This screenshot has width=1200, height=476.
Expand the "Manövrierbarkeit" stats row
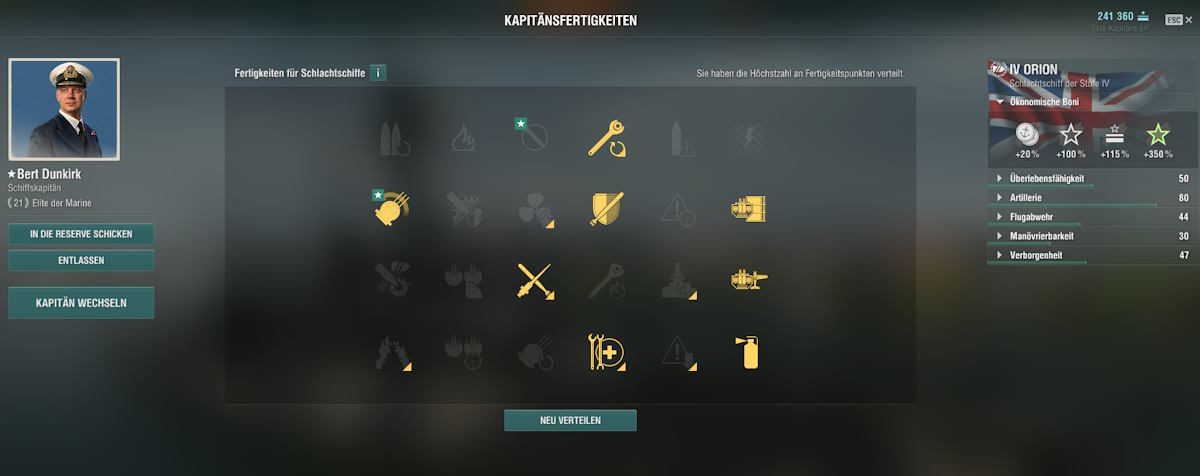[997, 236]
